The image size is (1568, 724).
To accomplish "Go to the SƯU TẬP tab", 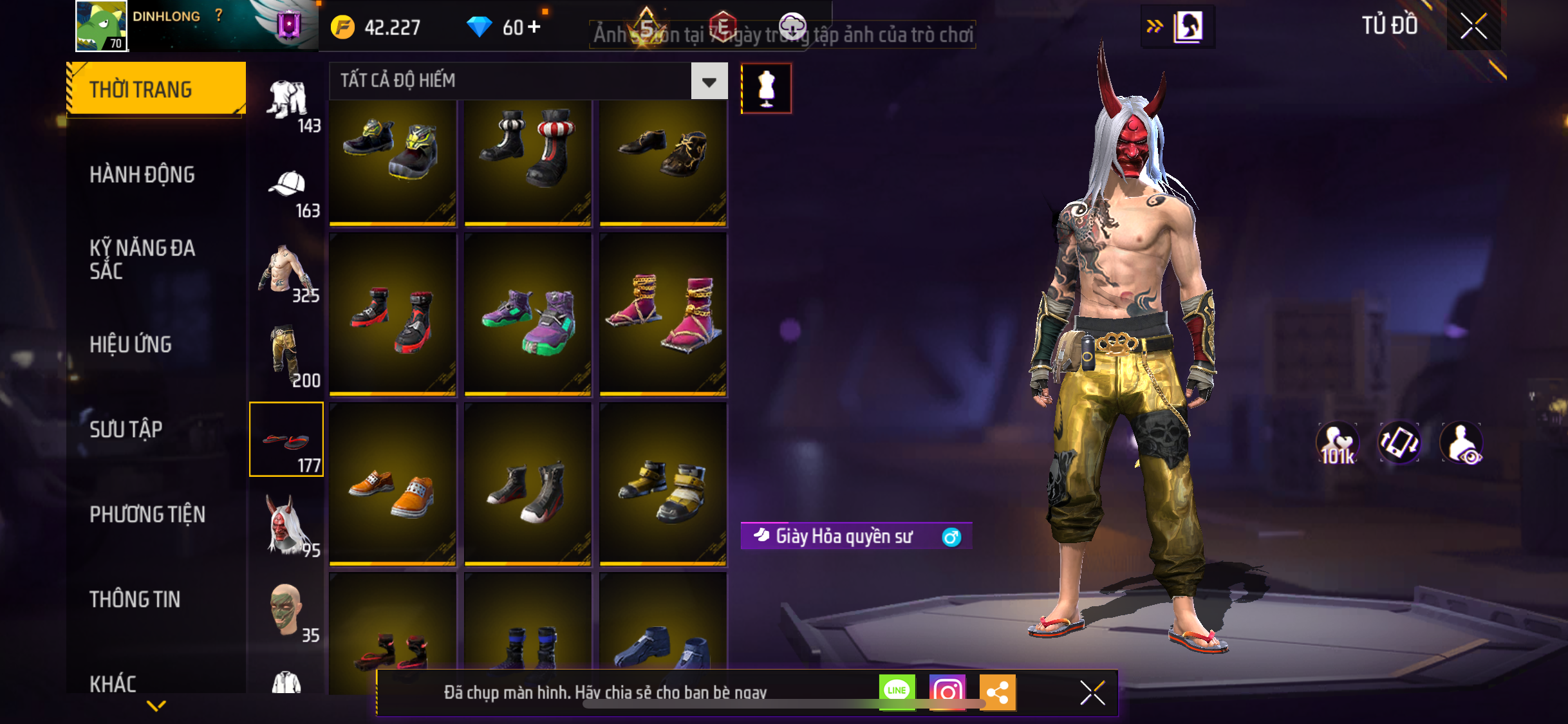I will click(126, 429).
